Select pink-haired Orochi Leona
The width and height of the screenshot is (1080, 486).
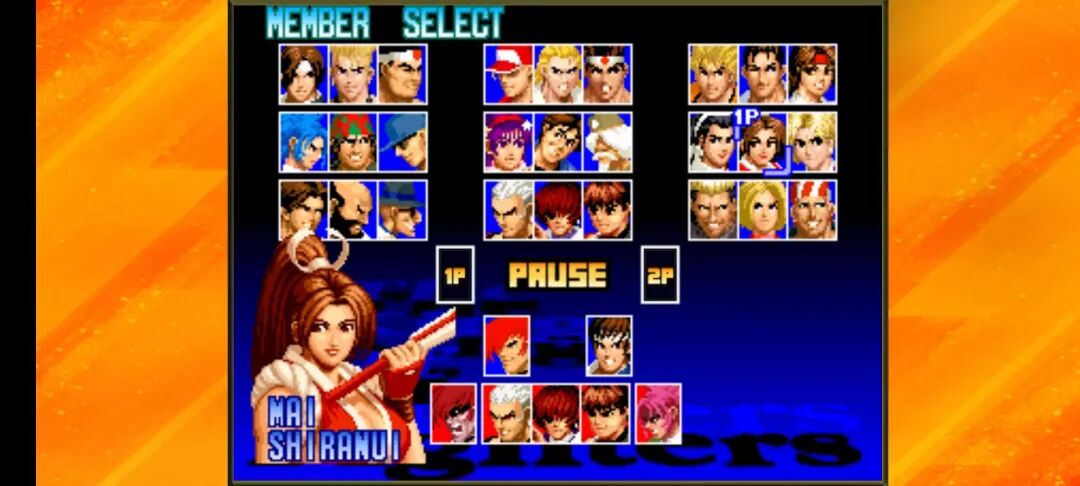point(658,413)
